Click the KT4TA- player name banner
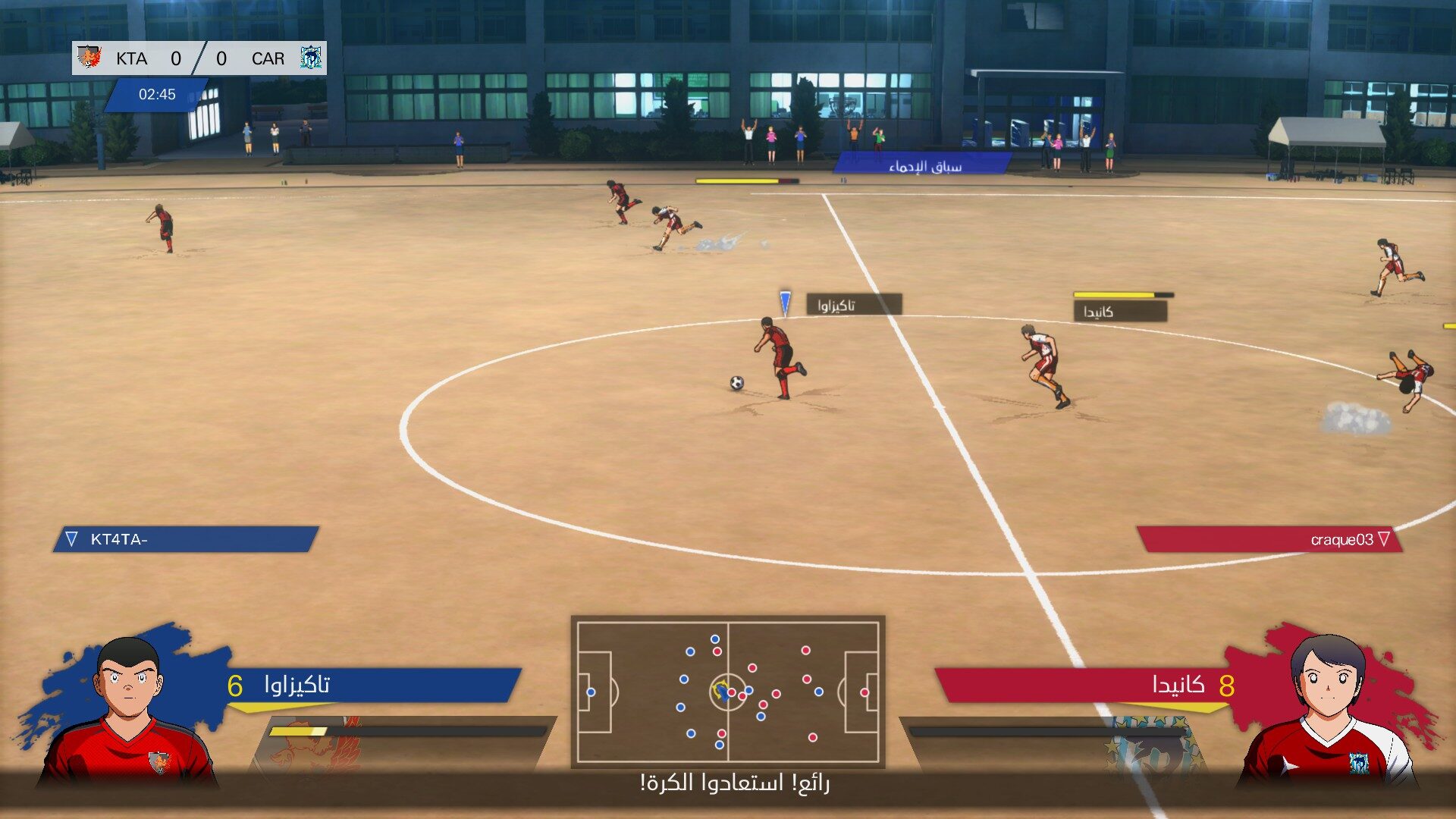The width and height of the screenshot is (1456, 819). point(186,539)
